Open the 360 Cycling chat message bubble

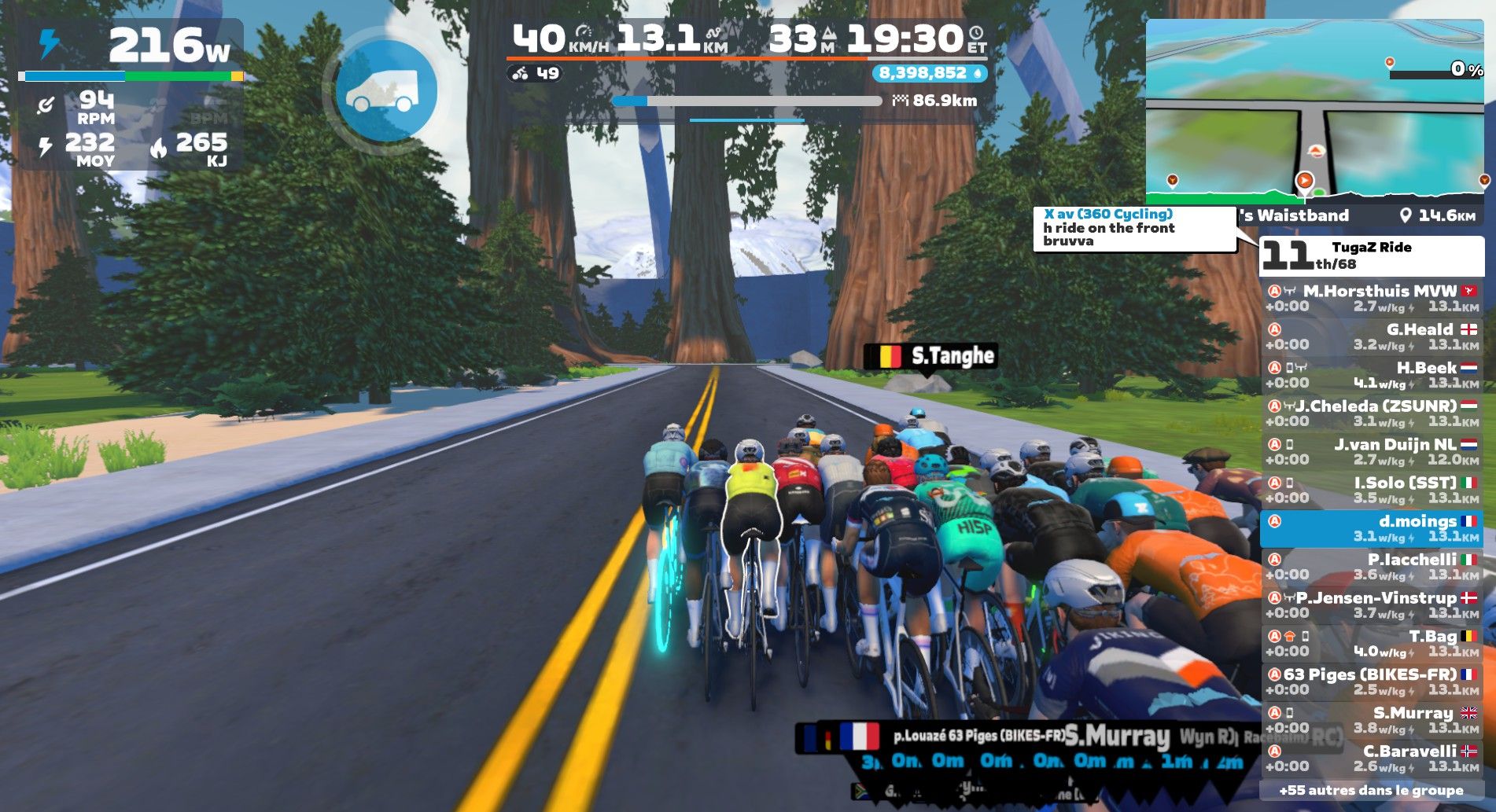[1134, 228]
